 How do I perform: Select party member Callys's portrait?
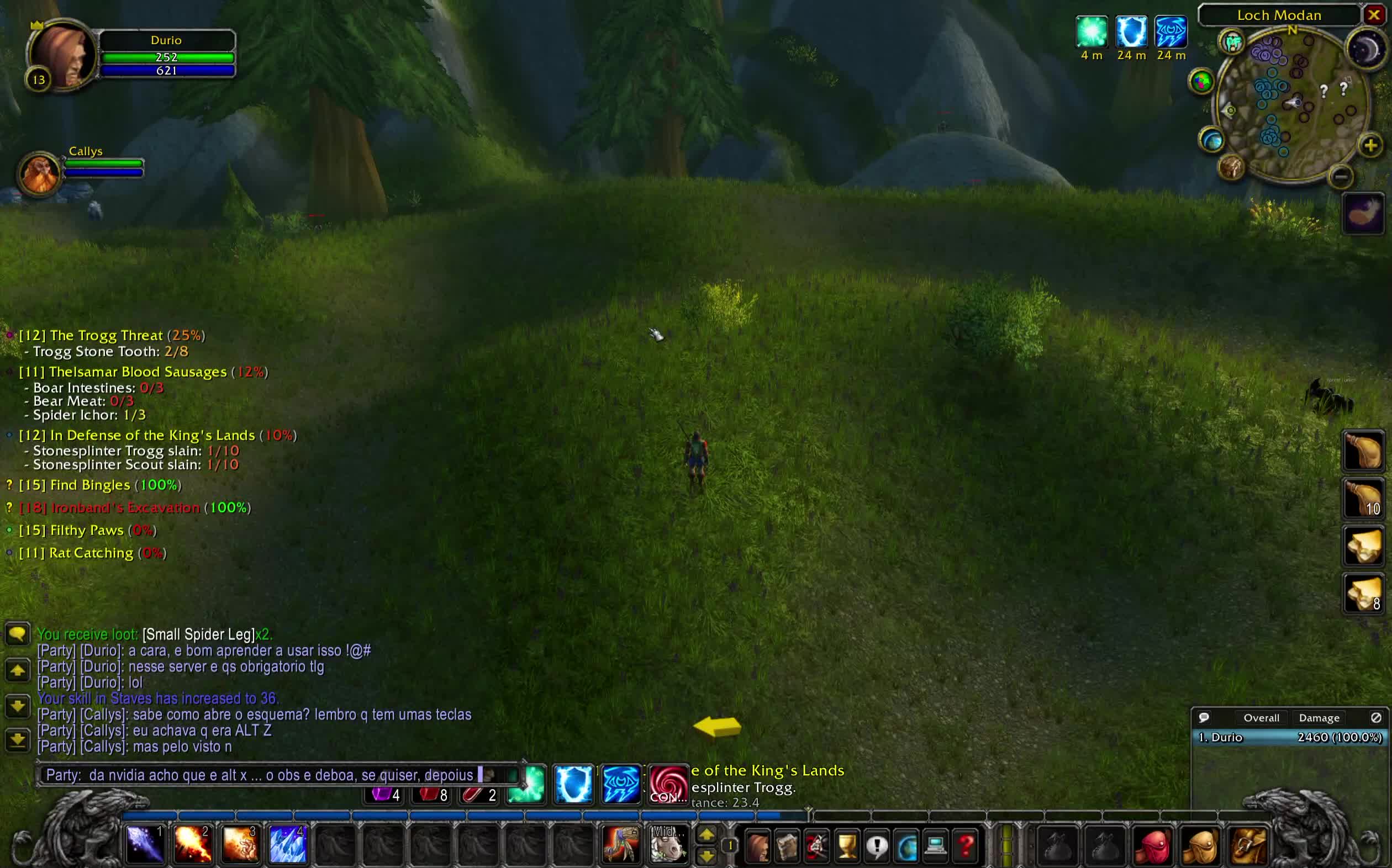[39, 174]
